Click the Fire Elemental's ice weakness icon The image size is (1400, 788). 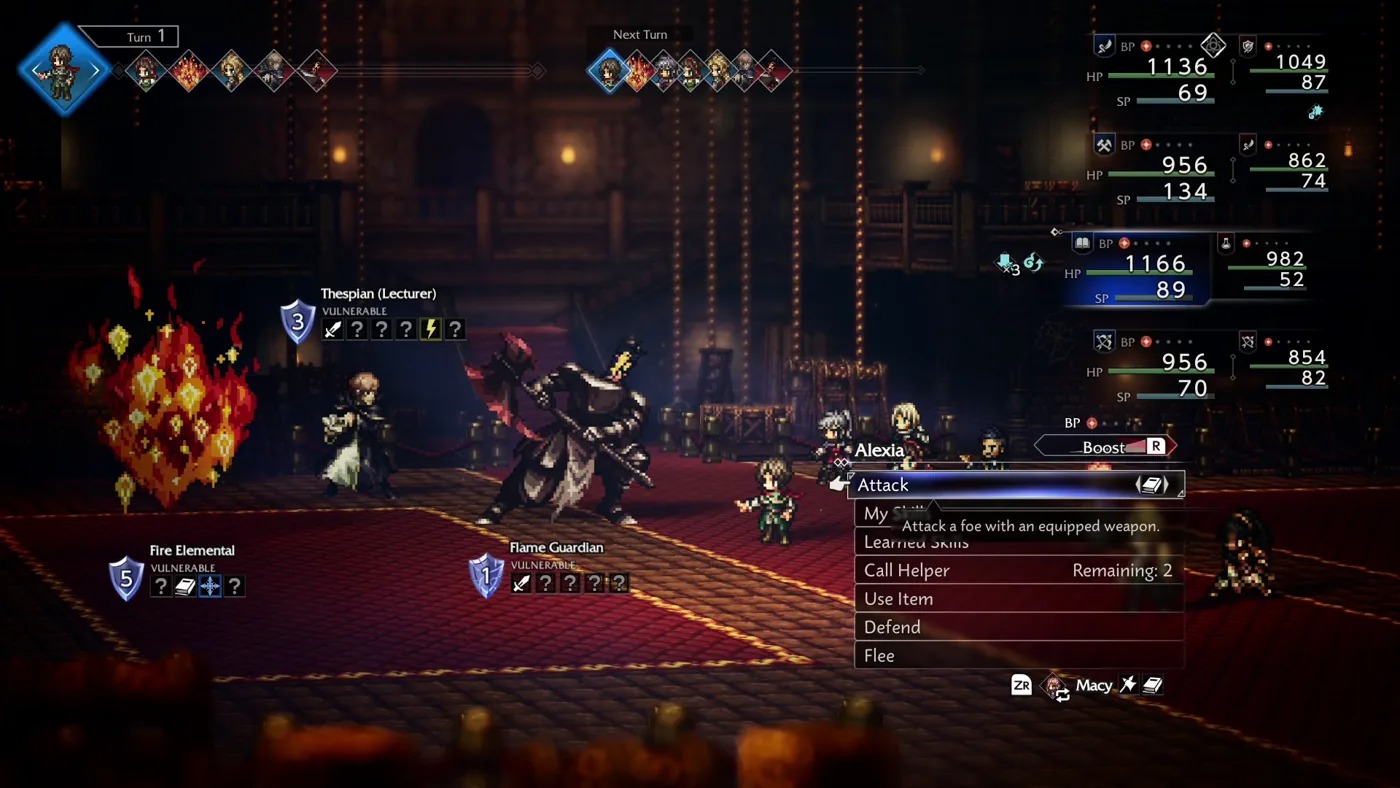coord(210,586)
